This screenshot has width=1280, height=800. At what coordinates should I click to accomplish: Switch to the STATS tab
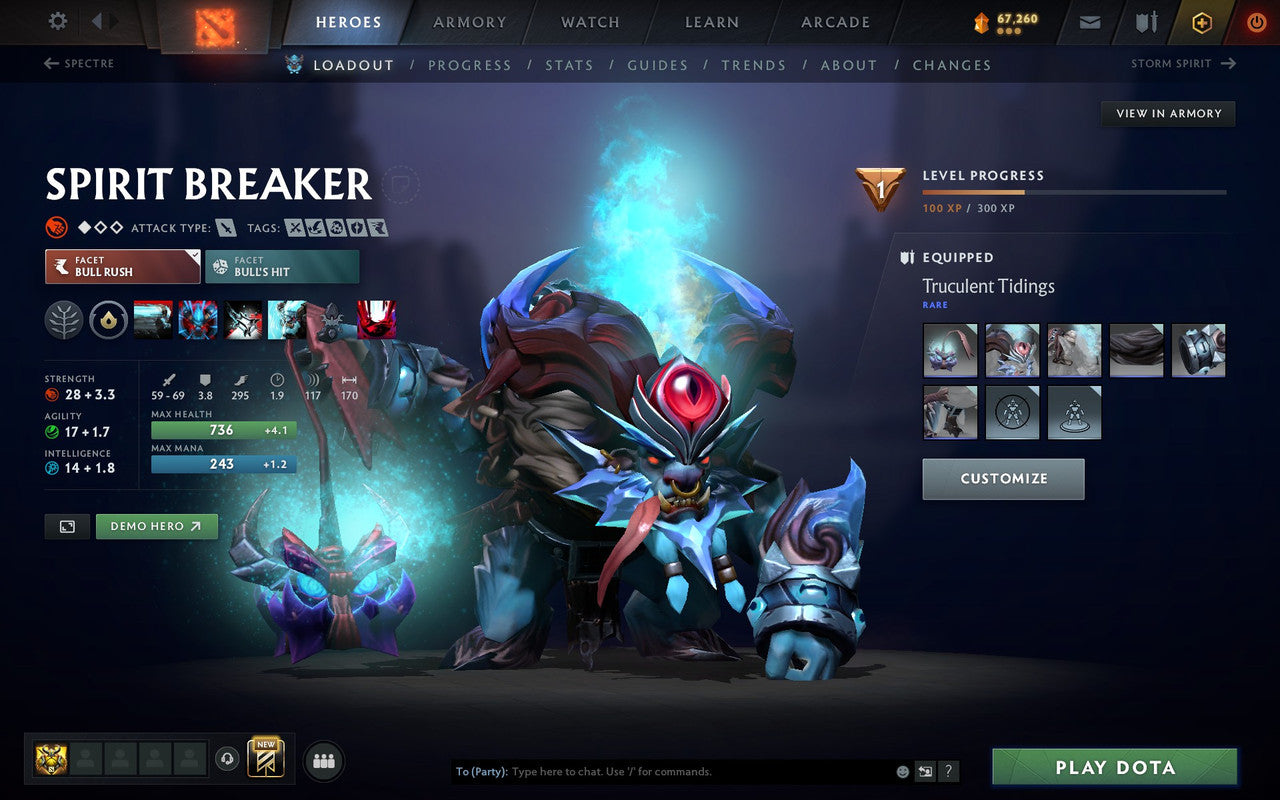tap(570, 65)
